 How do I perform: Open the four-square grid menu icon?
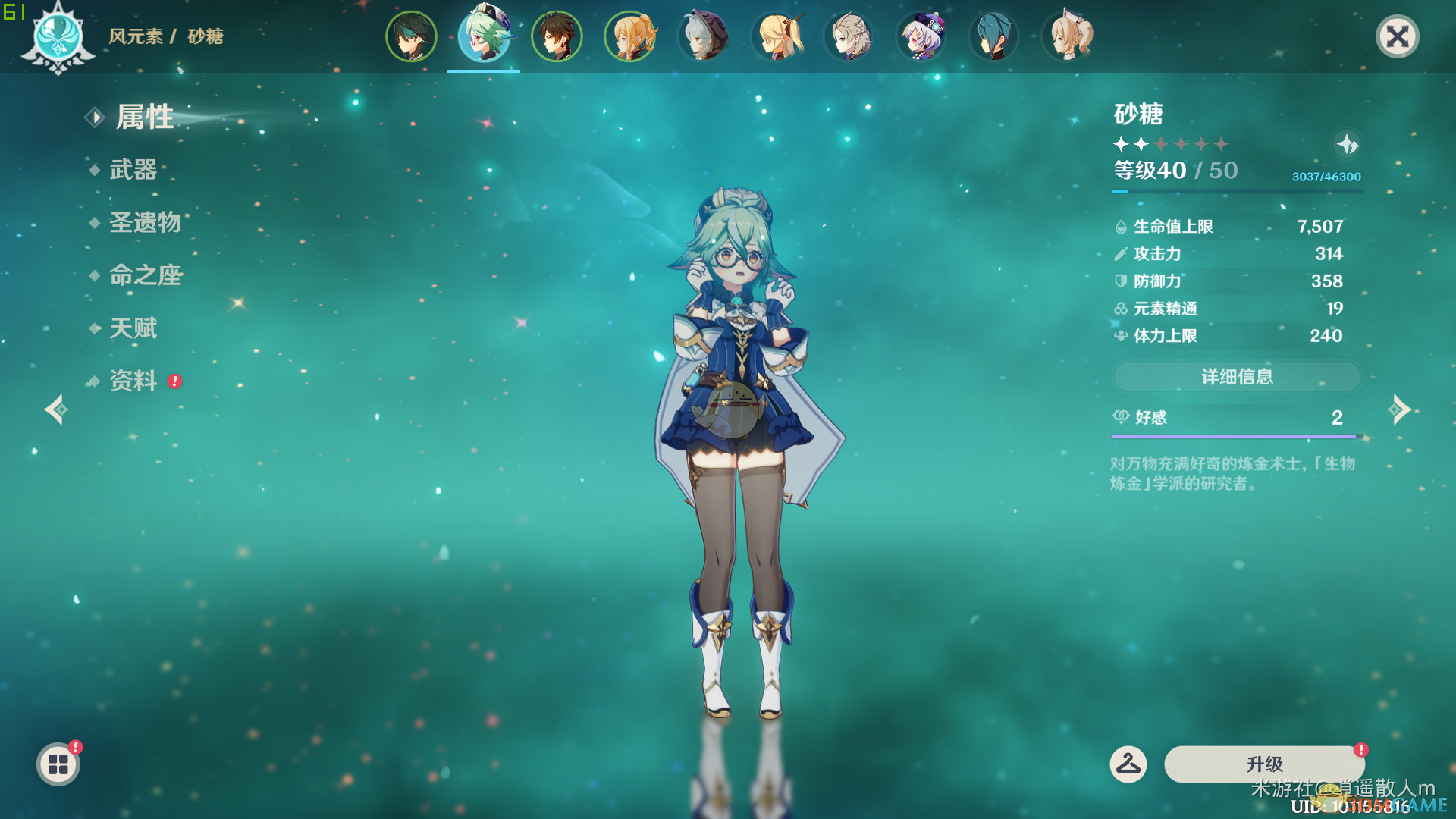pos(58,764)
